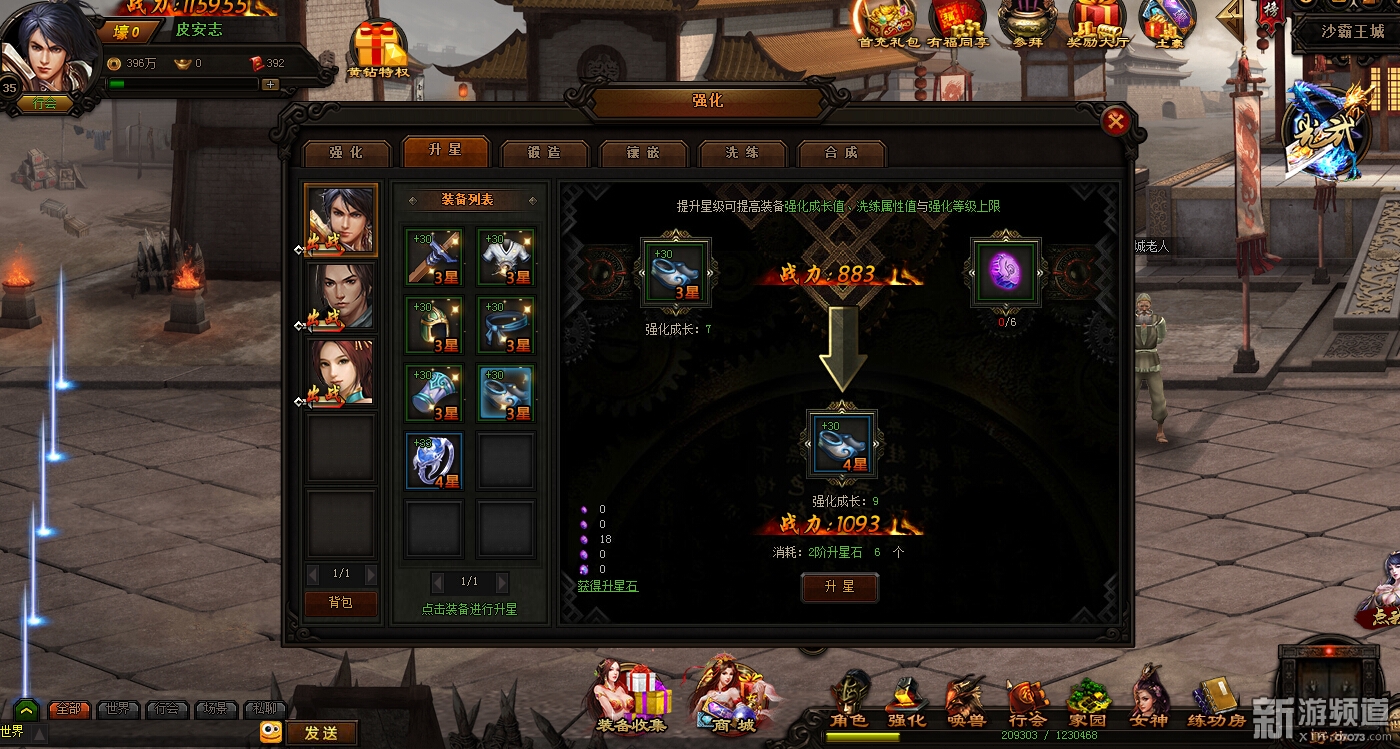The image size is (1400, 749).
Task: Click the 升星 star-up confirm button
Action: coord(839,587)
